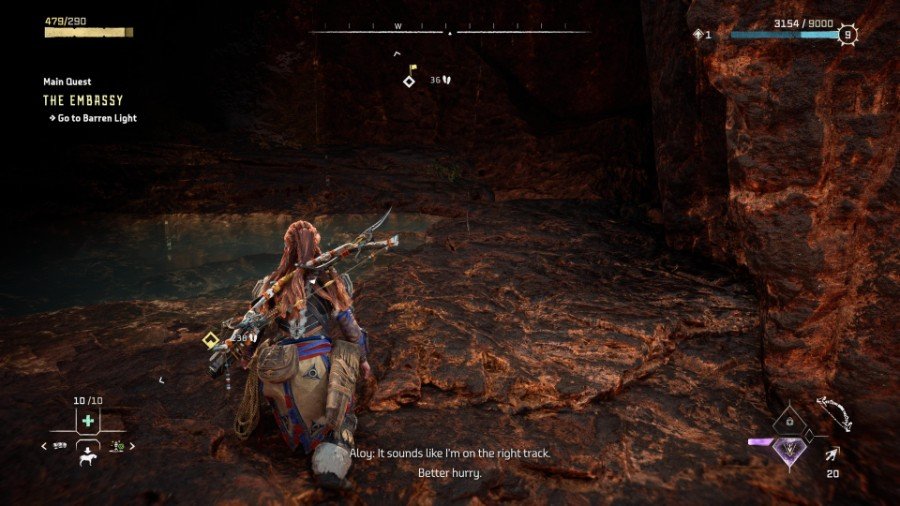Cycle tools left with the left arrow
This screenshot has height=506, width=900.
pos(44,446)
